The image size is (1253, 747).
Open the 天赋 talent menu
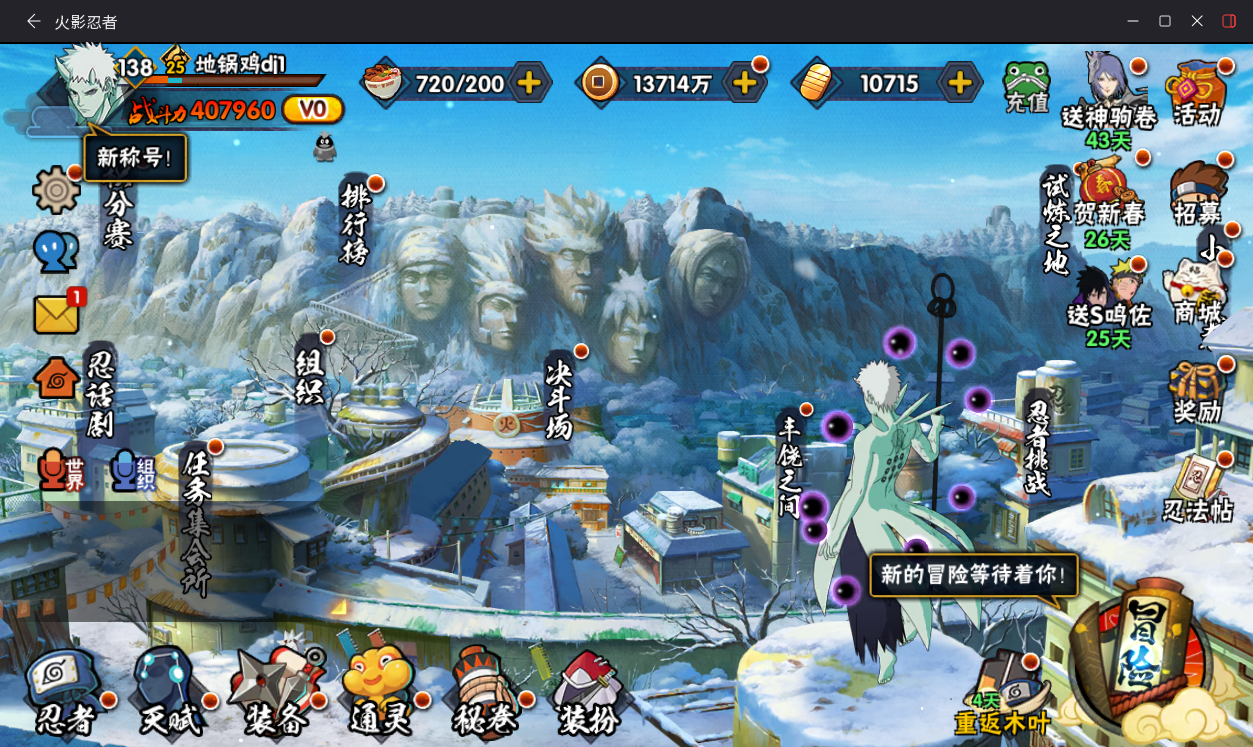(x=168, y=690)
